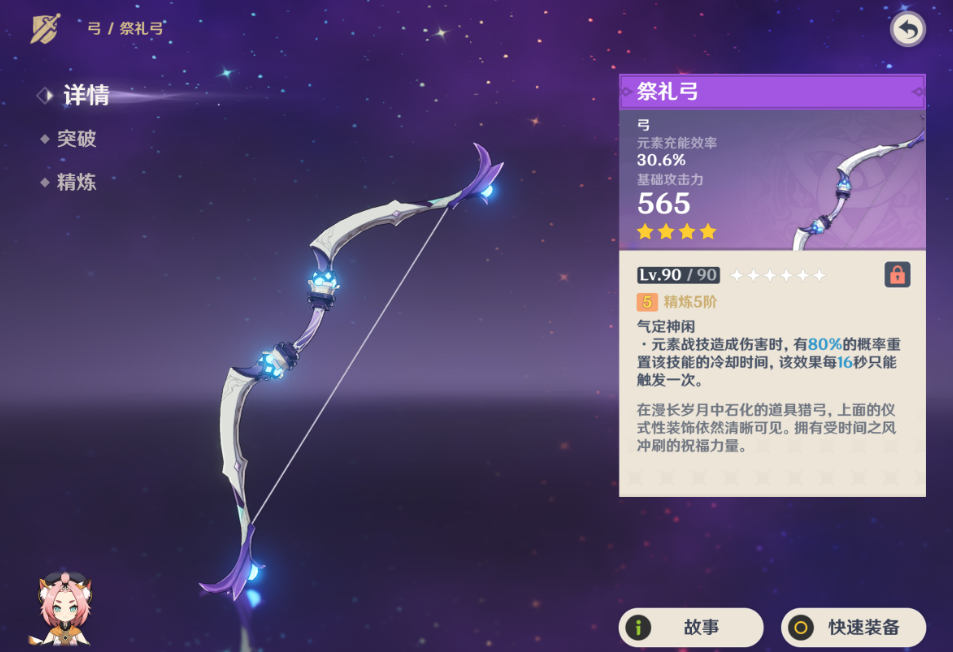Open the 突破 ascension tab

(76, 139)
